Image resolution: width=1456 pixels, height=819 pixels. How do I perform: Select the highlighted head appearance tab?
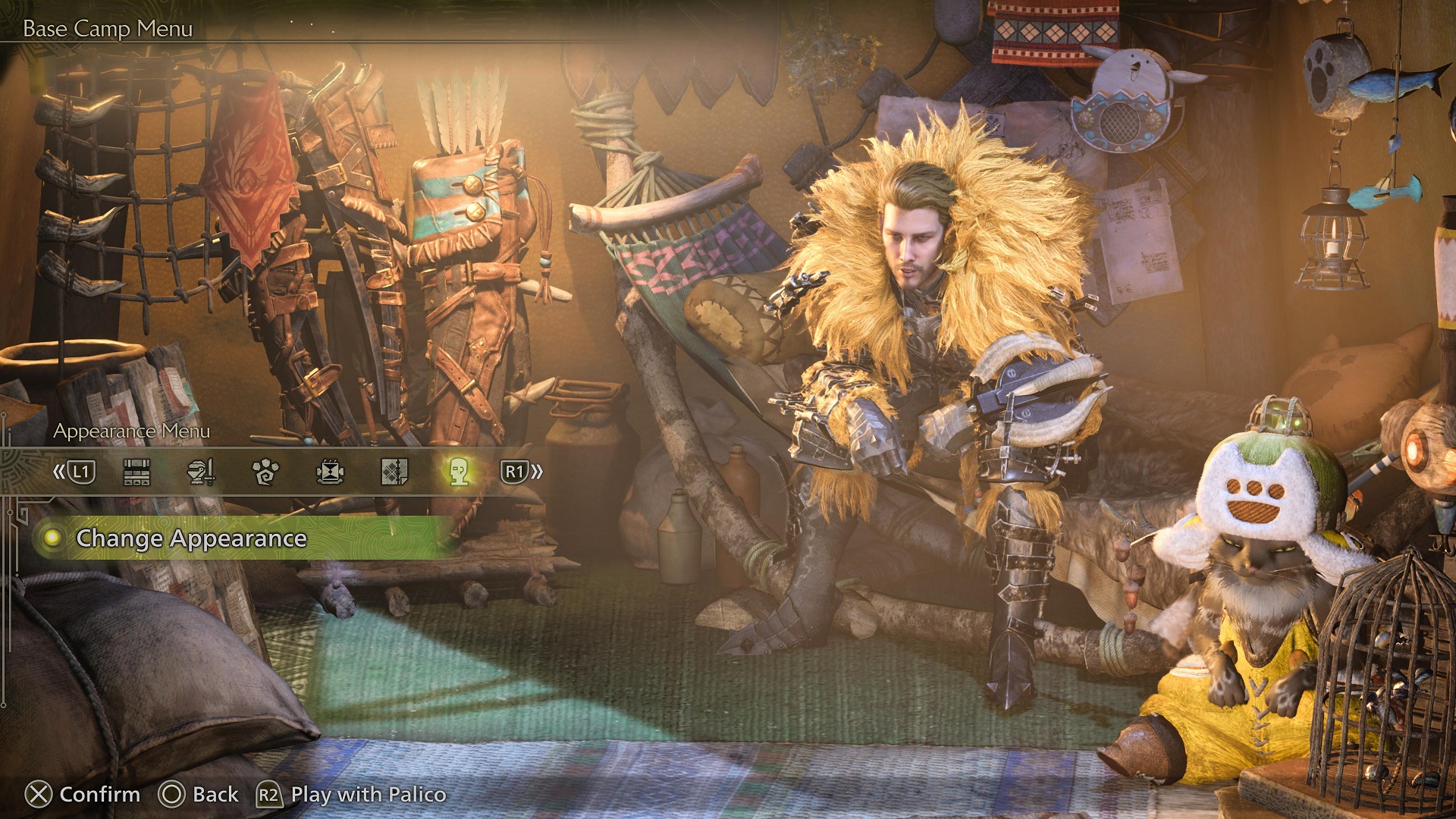pyautogui.click(x=458, y=472)
